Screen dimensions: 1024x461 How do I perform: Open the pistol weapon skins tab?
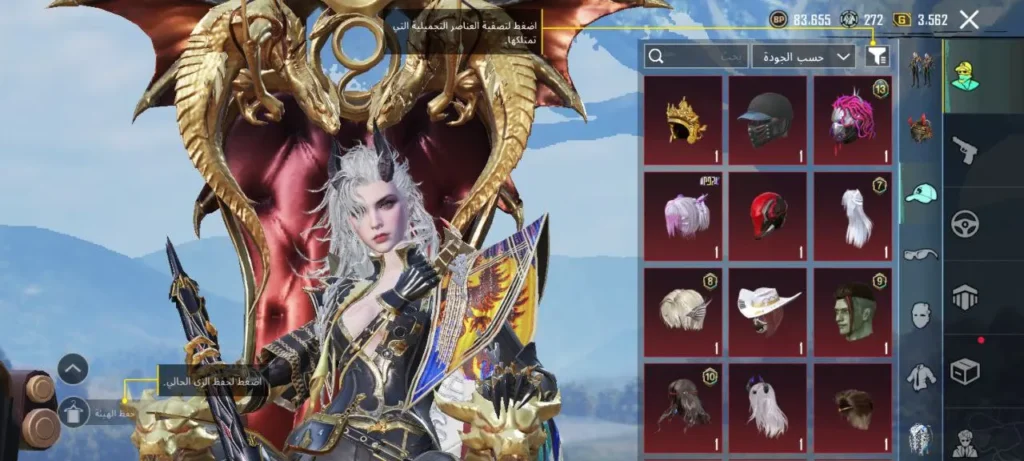[965, 151]
